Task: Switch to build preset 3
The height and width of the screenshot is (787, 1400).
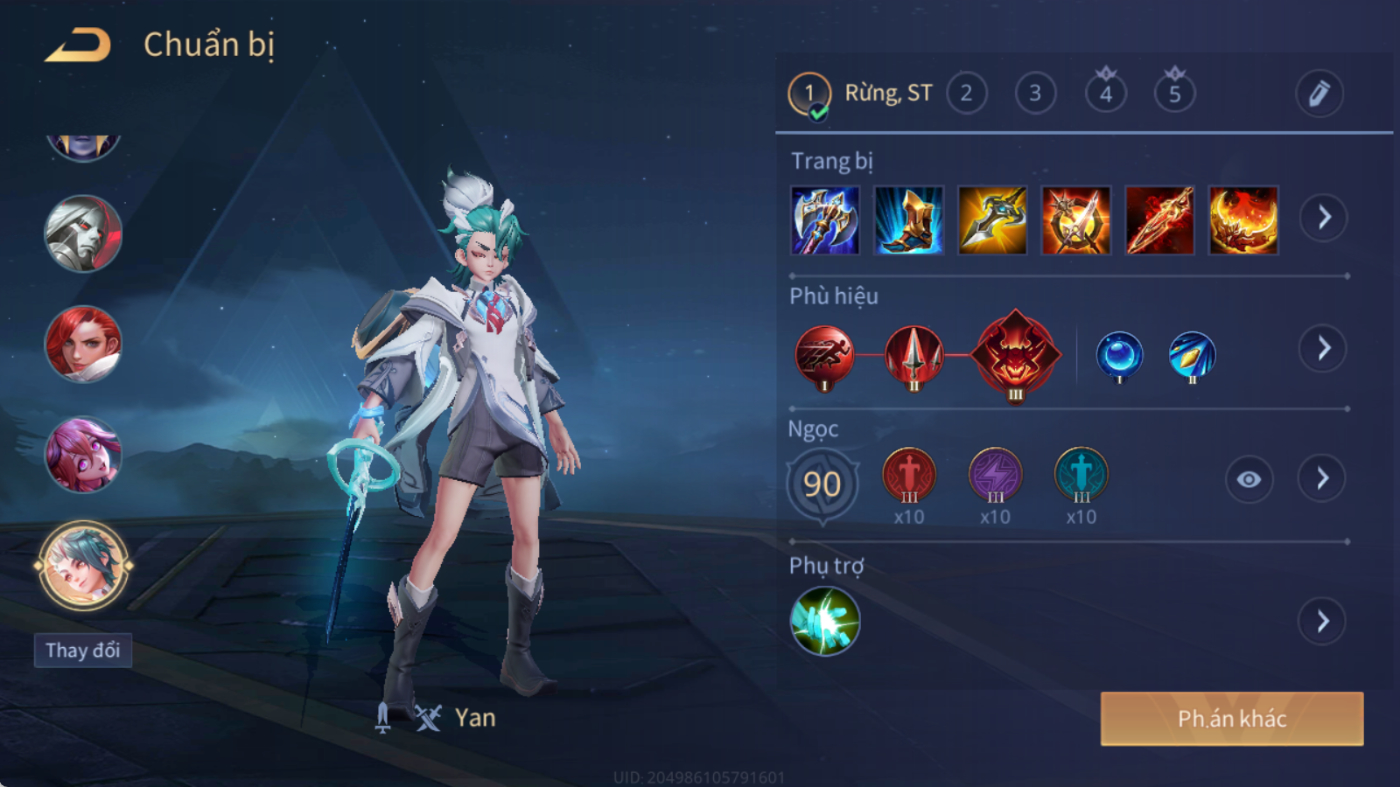Action: click(x=1035, y=94)
